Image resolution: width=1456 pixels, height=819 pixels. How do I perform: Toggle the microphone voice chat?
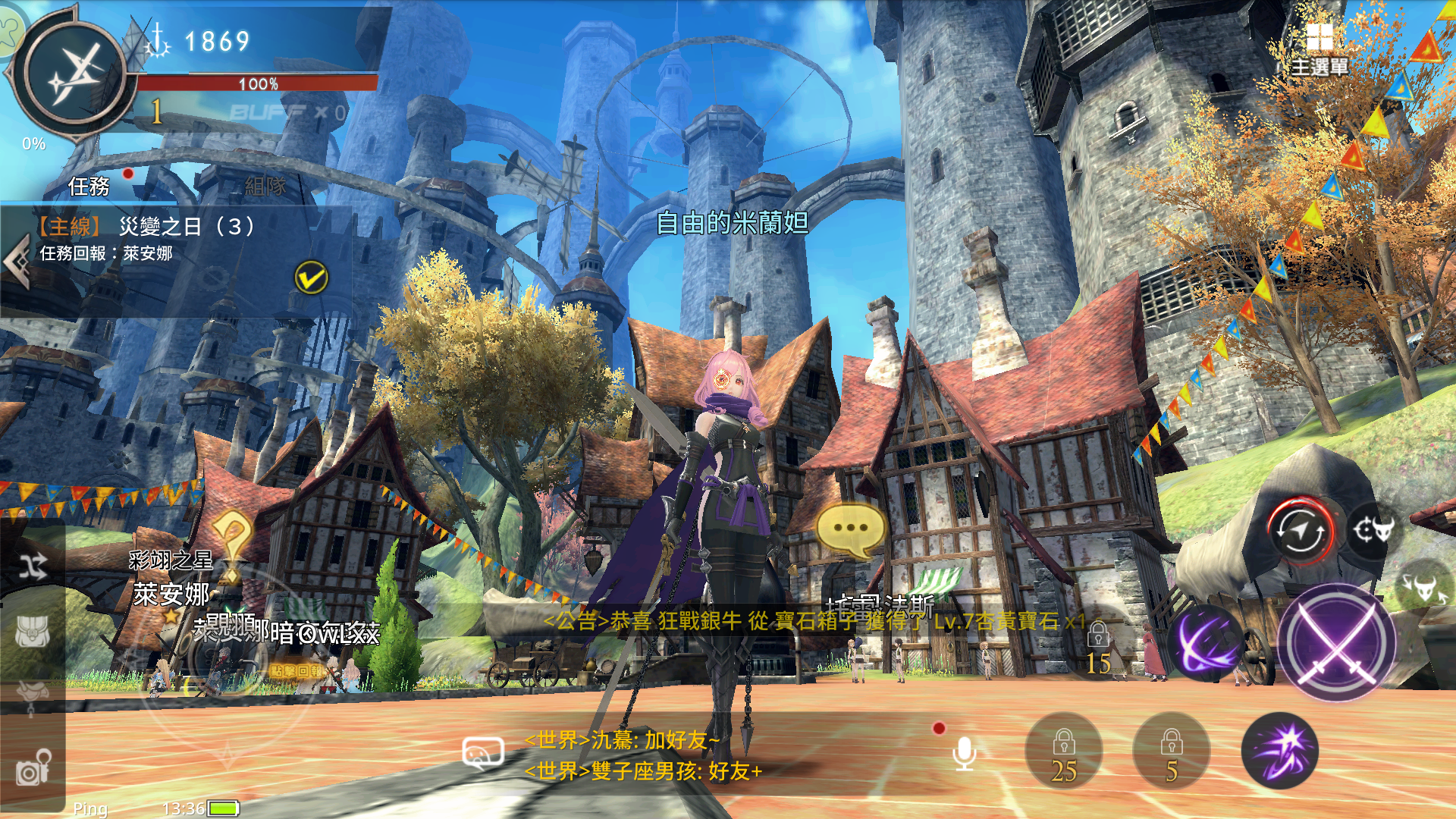point(964,753)
